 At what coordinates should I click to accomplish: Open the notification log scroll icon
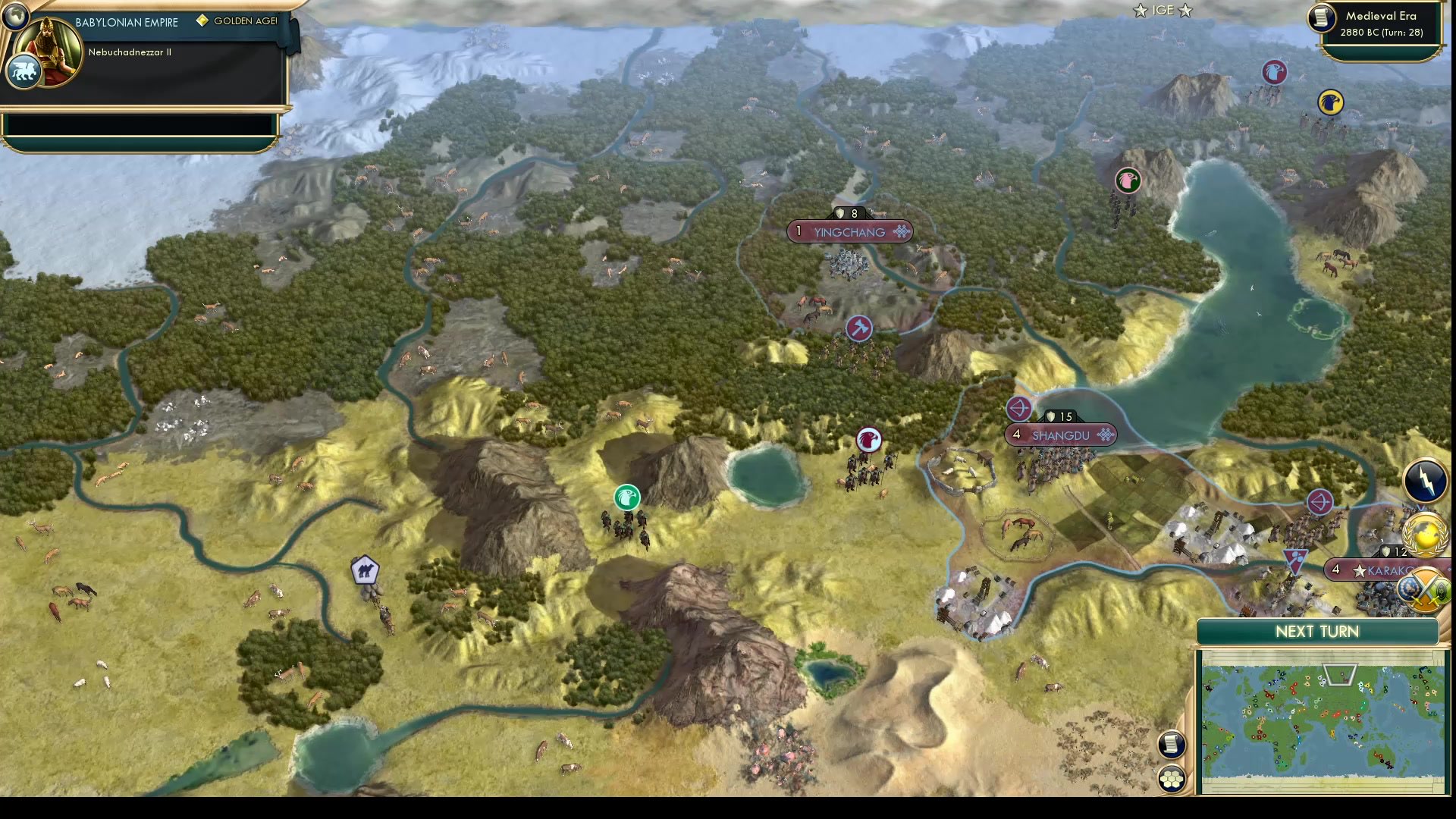[1172, 745]
